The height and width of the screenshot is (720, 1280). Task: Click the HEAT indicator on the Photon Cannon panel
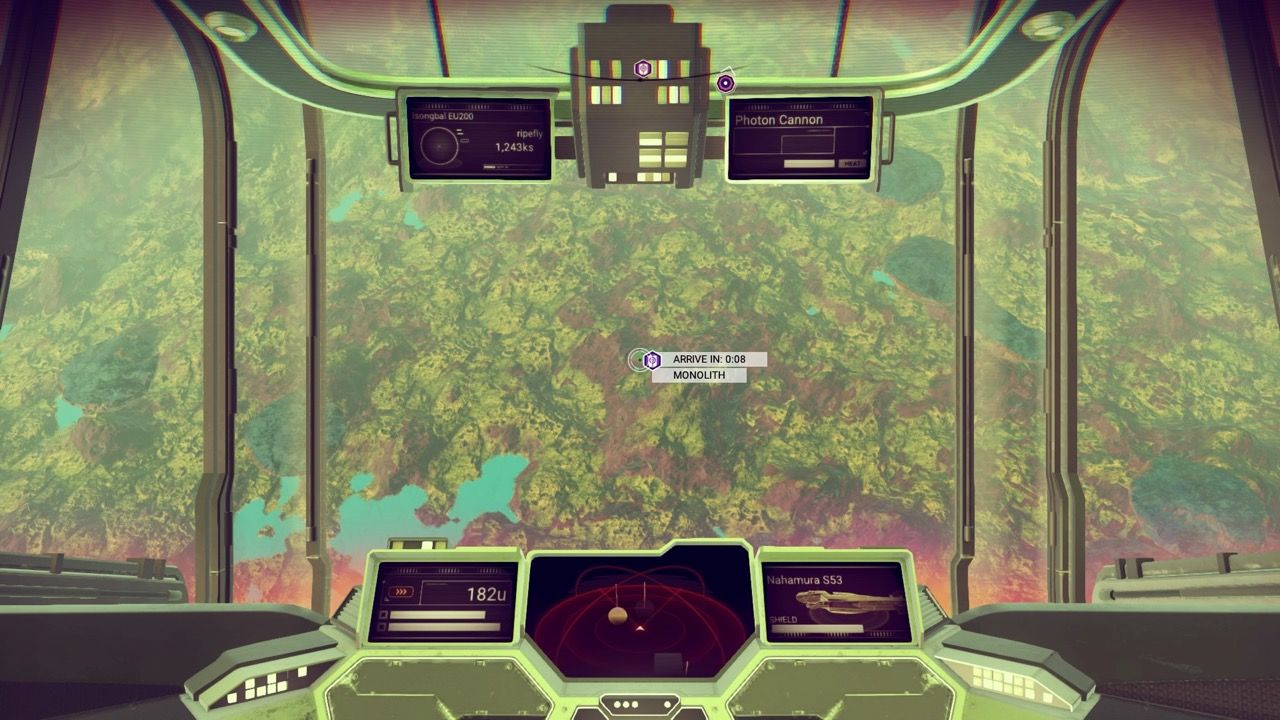851,163
